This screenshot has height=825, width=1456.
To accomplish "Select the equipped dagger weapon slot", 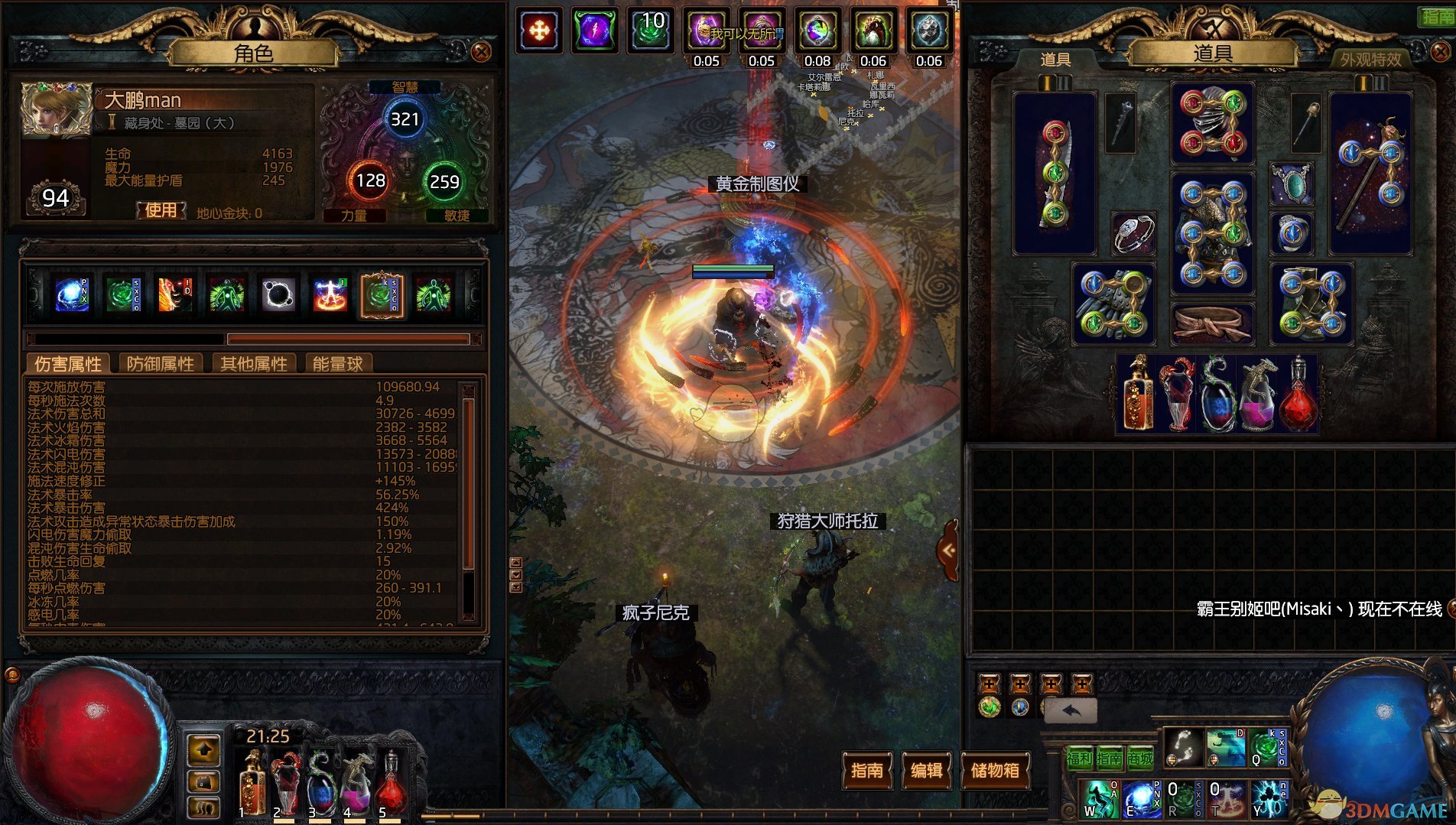I will [x=1055, y=174].
